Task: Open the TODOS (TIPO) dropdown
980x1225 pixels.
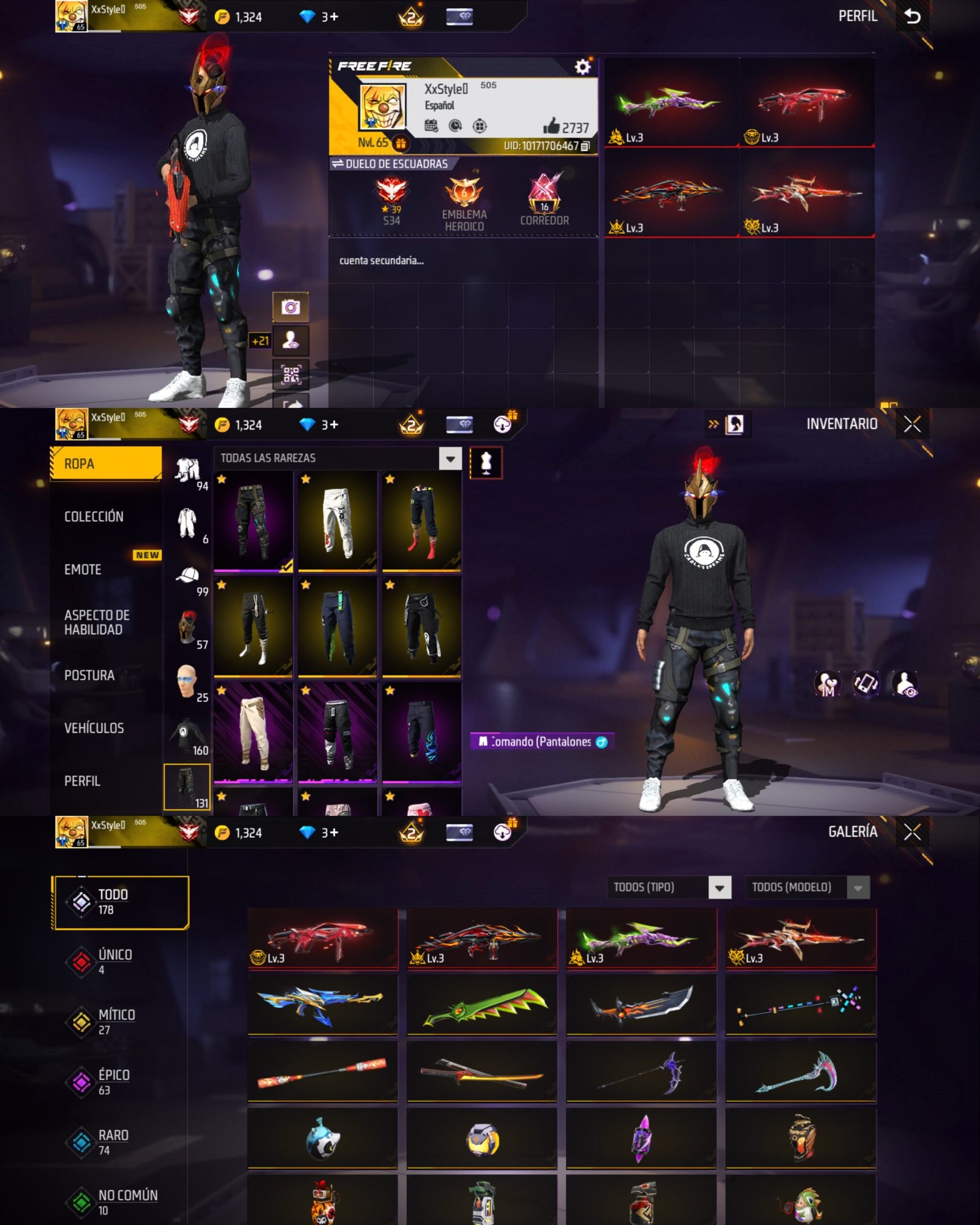Action: click(x=720, y=887)
